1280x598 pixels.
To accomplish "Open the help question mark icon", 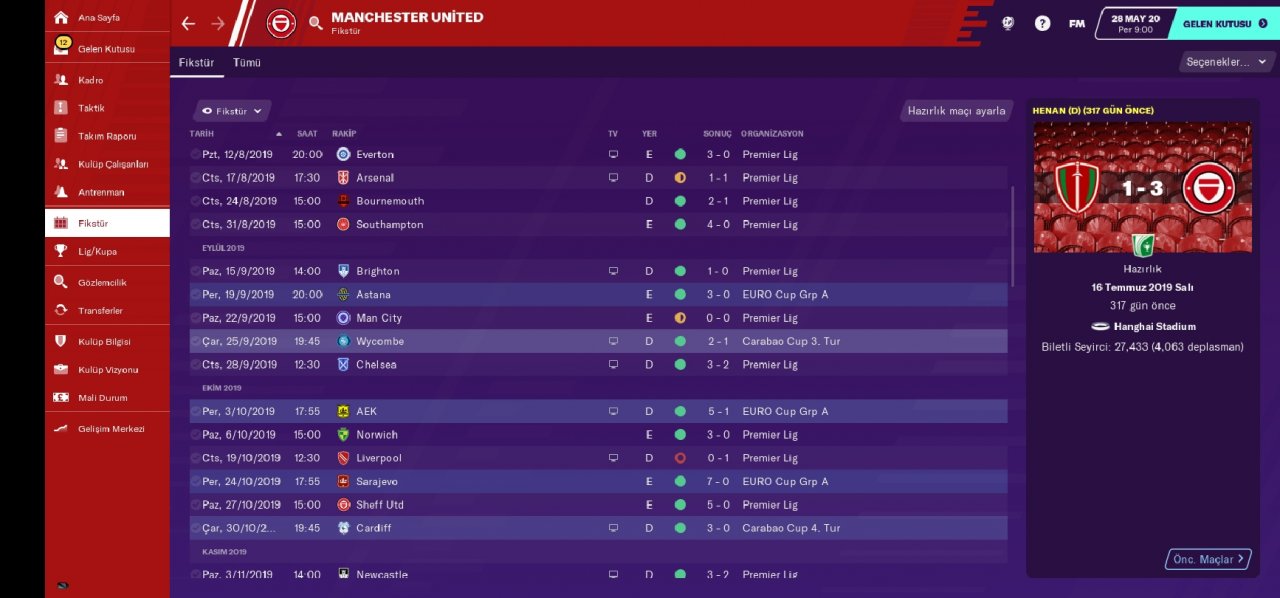I will point(1042,23).
